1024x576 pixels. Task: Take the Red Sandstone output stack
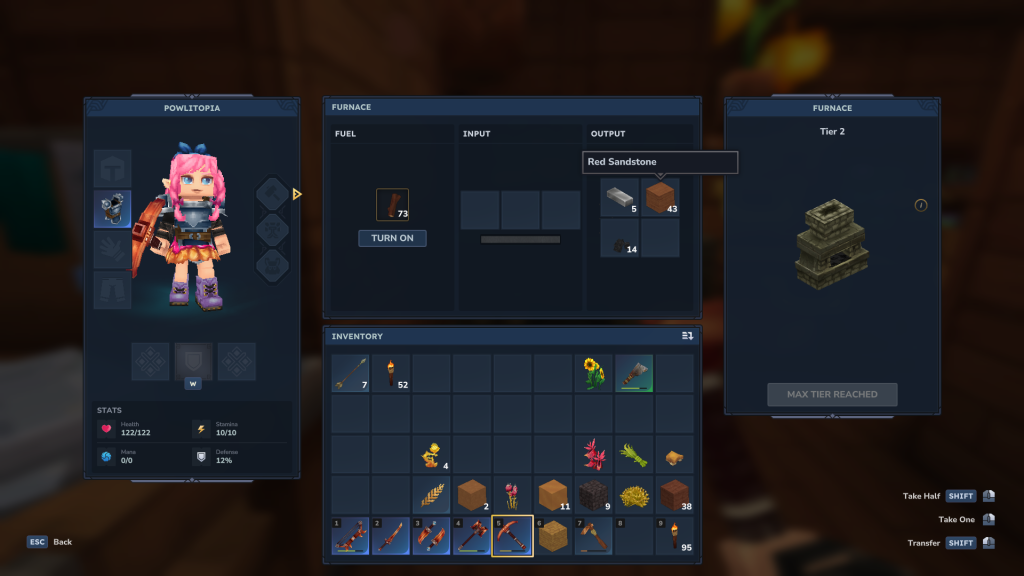660,197
